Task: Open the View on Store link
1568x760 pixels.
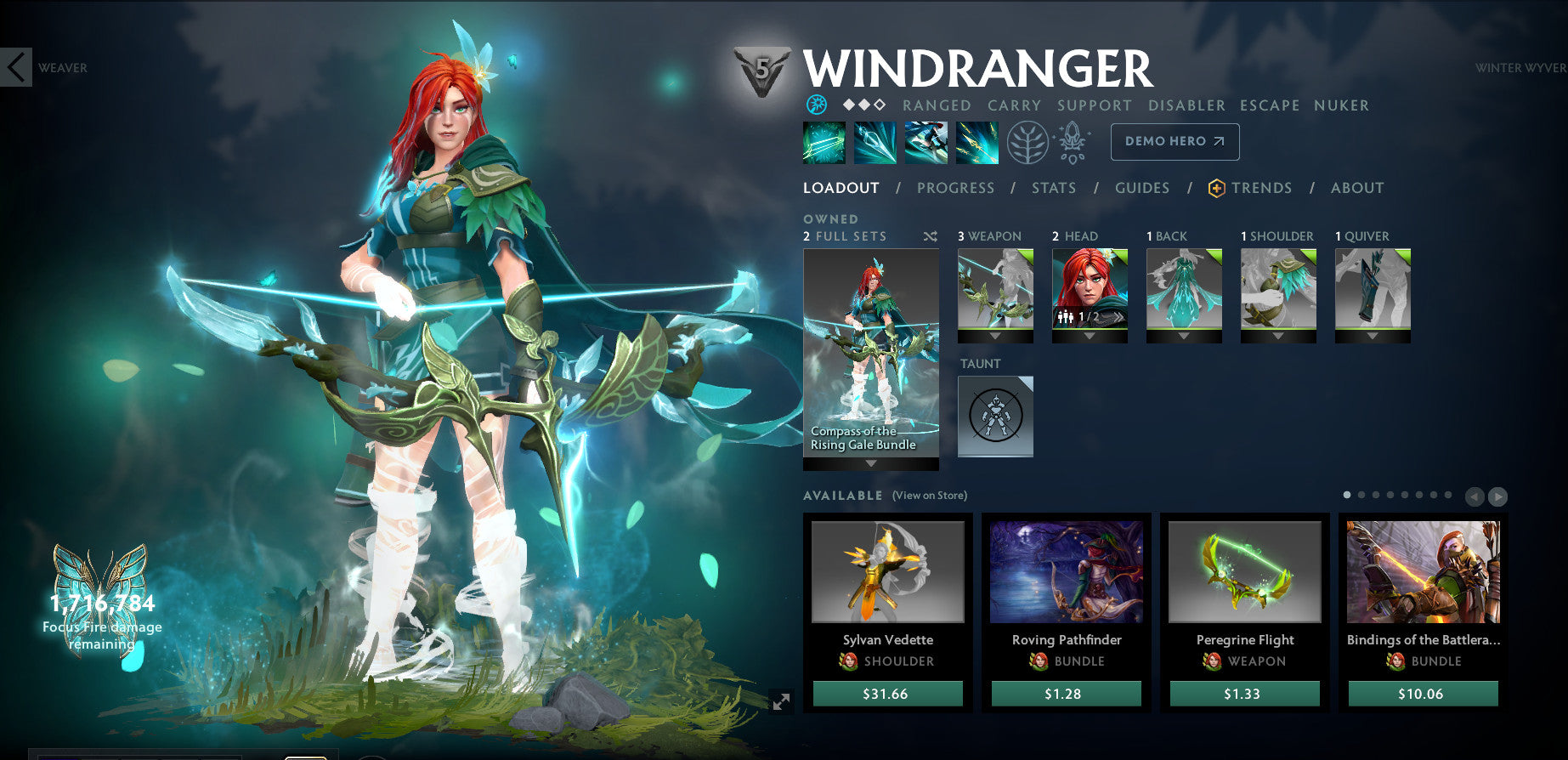Action: click(929, 495)
